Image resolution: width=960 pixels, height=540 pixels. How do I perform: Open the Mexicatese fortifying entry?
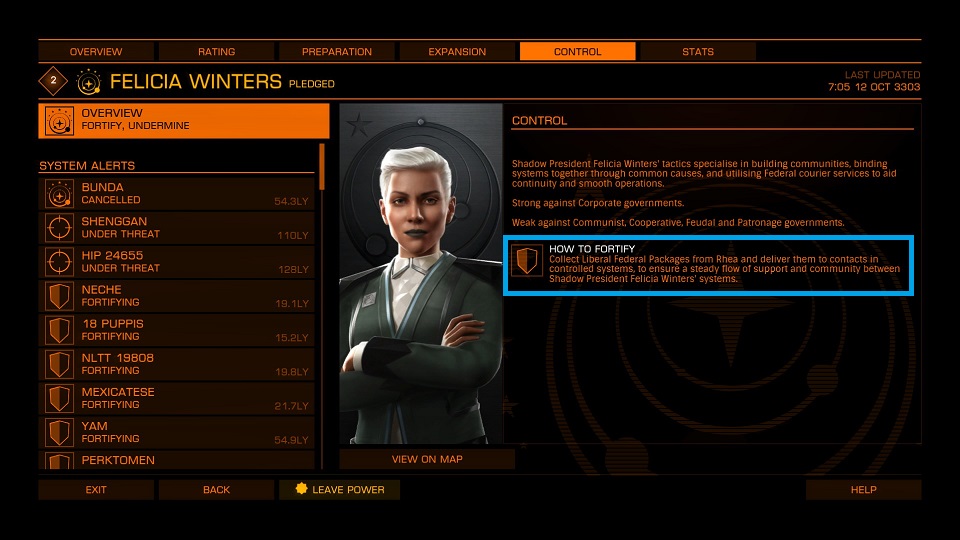coord(177,398)
